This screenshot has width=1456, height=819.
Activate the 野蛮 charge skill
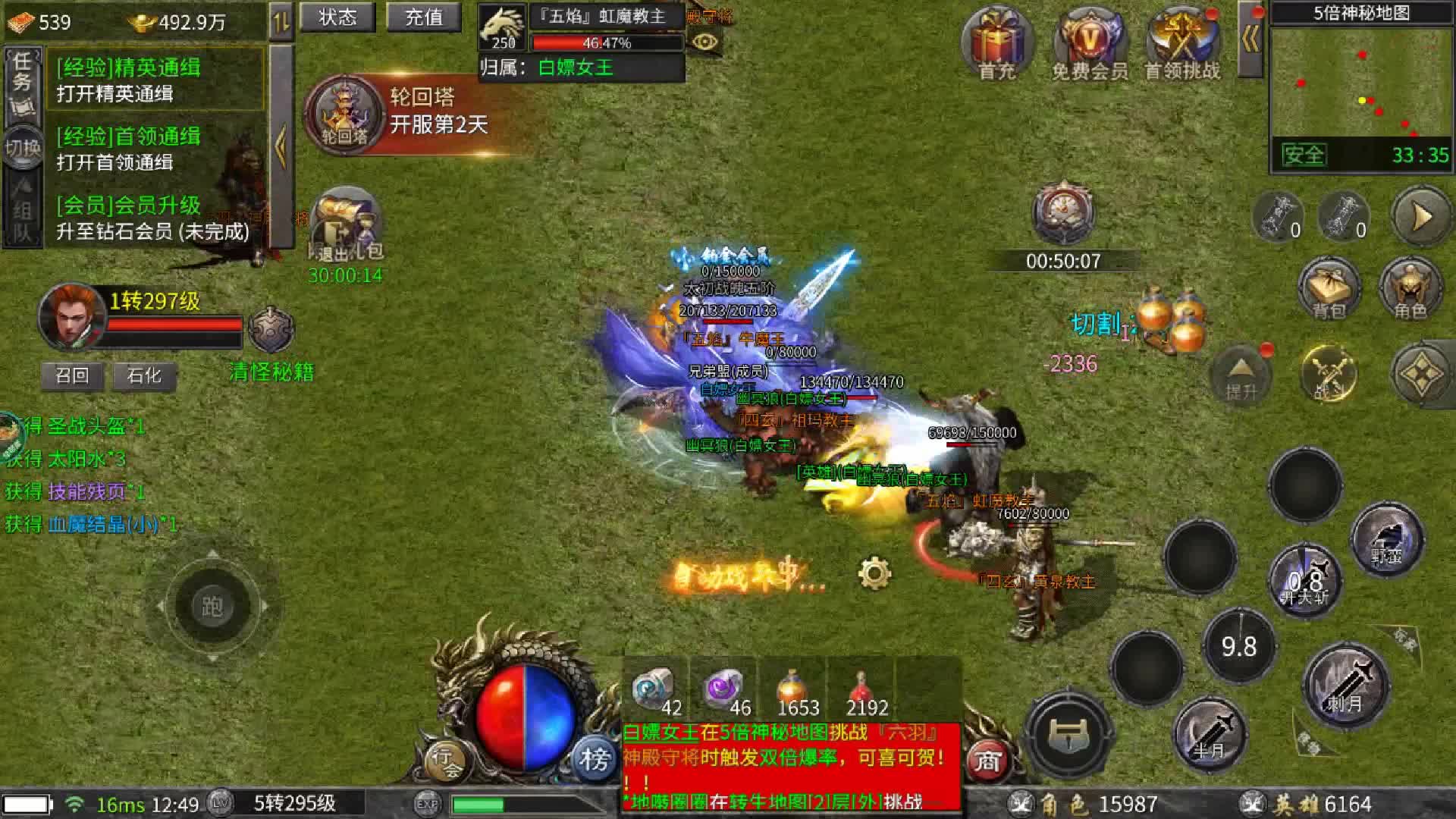click(1386, 540)
